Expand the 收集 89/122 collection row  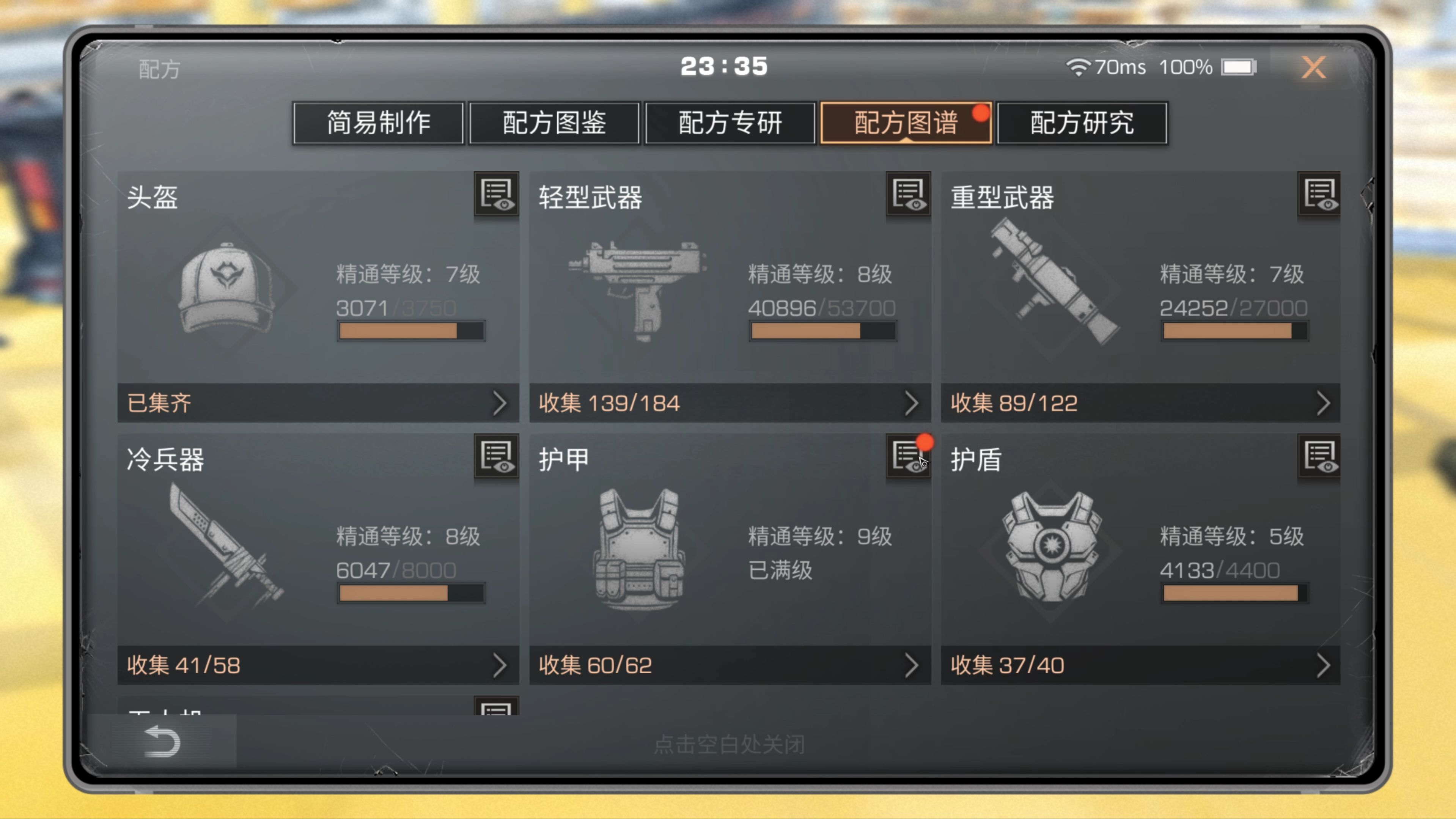1325,403
